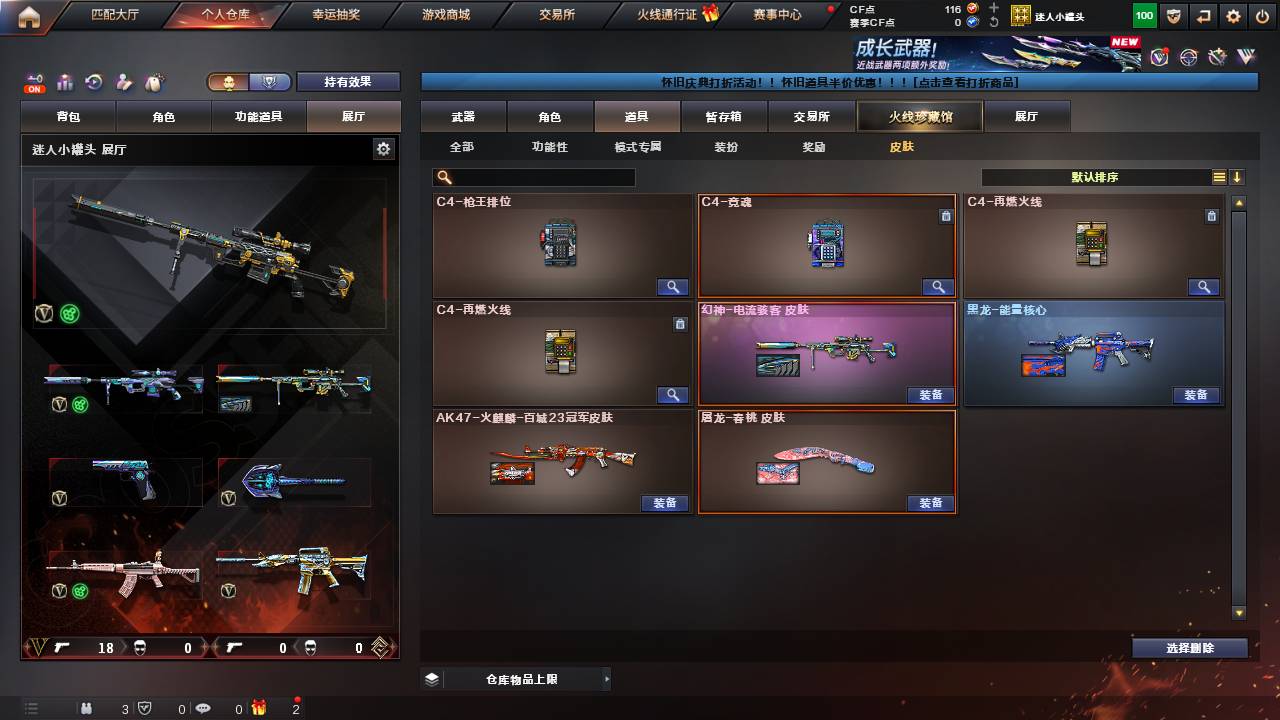Open the friends list icon in bottom bar

pos(86,709)
